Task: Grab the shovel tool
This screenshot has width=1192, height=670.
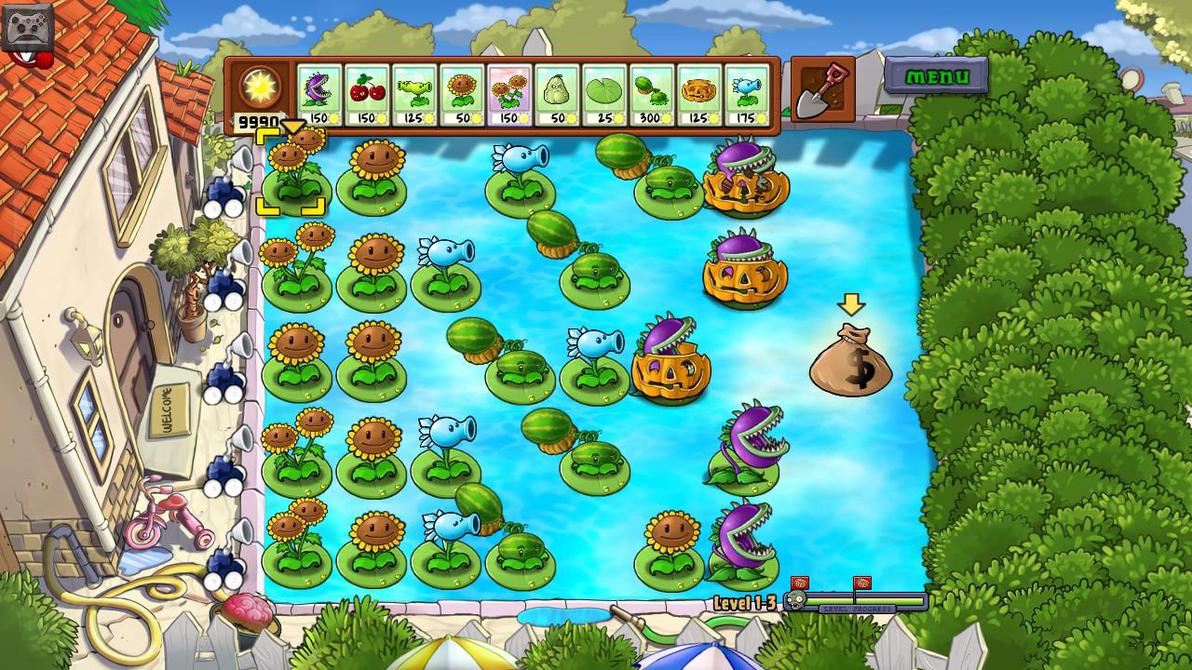Action: 822,90
